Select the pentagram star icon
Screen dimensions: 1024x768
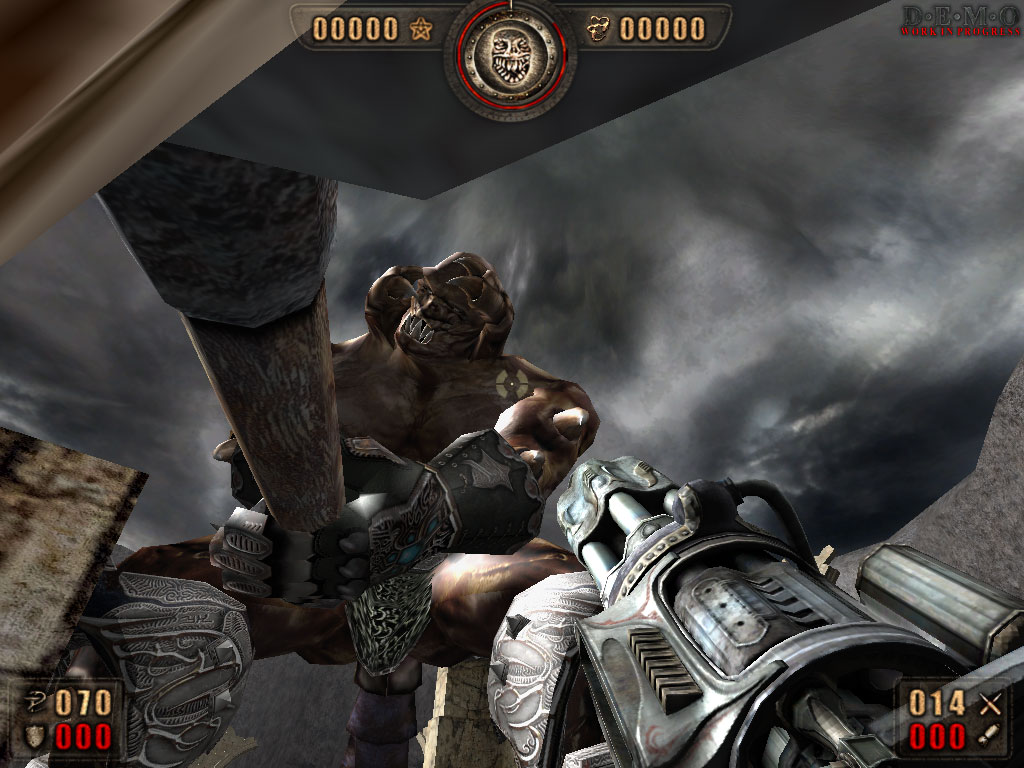point(420,29)
